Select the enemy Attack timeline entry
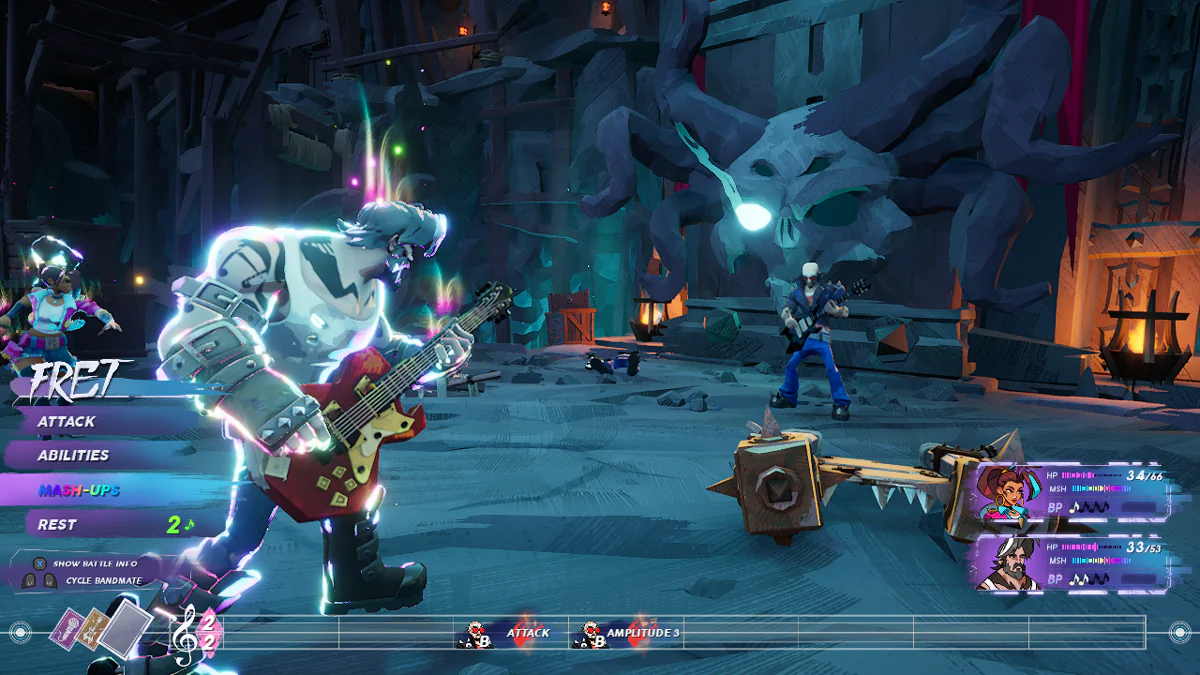Image resolution: width=1200 pixels, height=675 pixels. pyautogui.click(x=510, y=633)
